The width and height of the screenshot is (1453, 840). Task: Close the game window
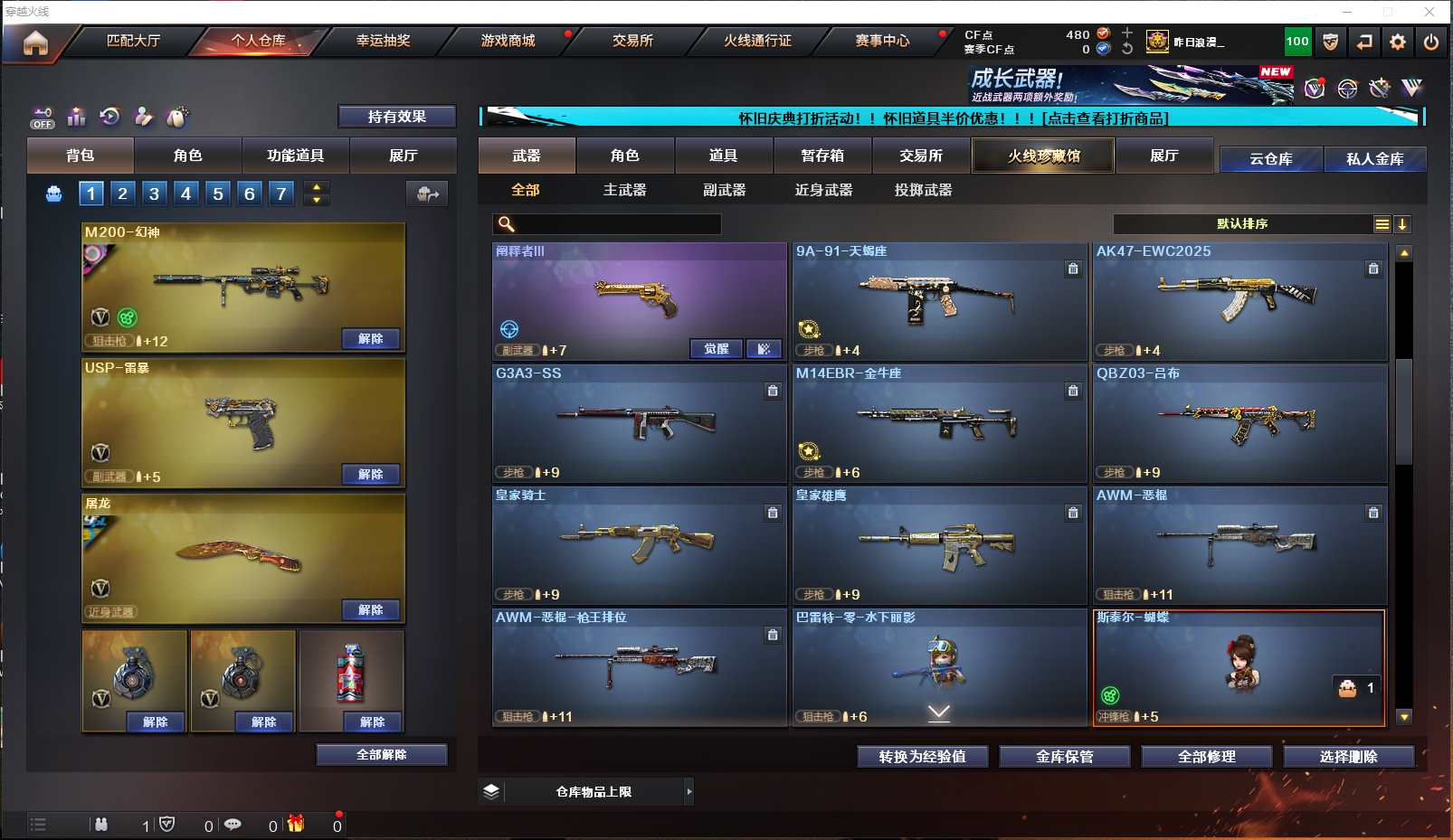1429,12
